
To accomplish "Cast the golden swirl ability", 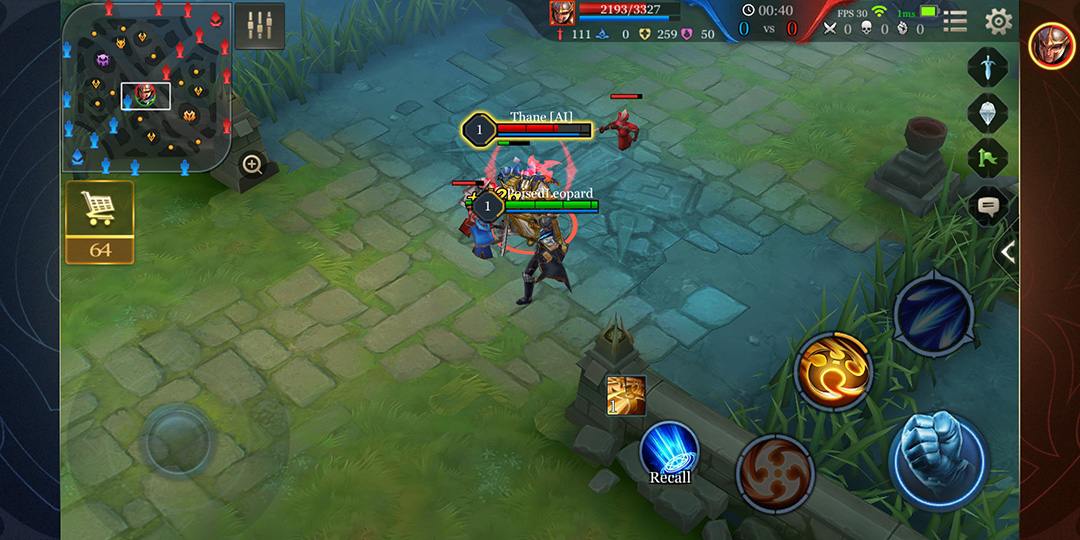I will tap(833, 371).
